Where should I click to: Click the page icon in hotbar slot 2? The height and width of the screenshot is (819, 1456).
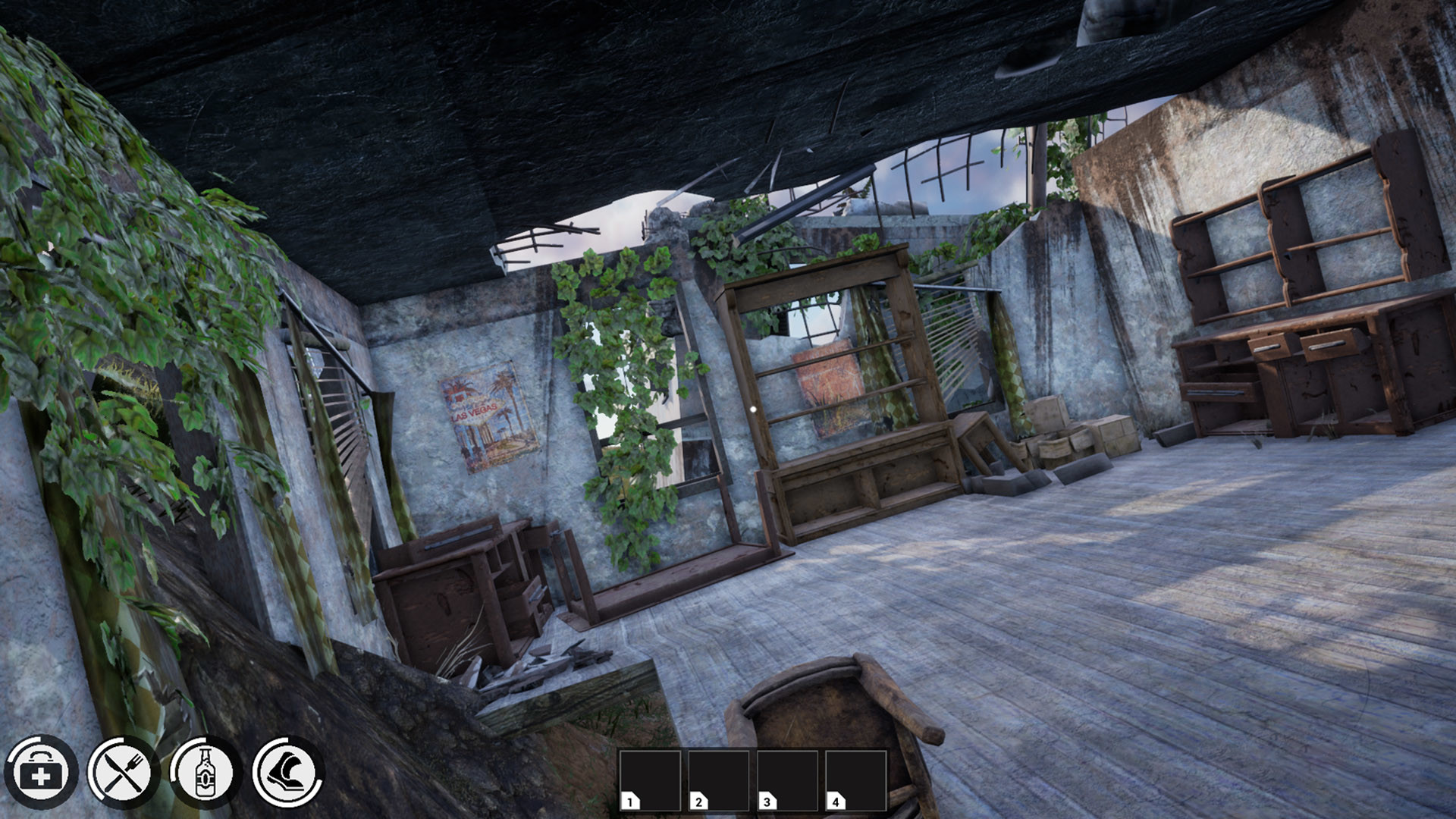click(699, 800)
